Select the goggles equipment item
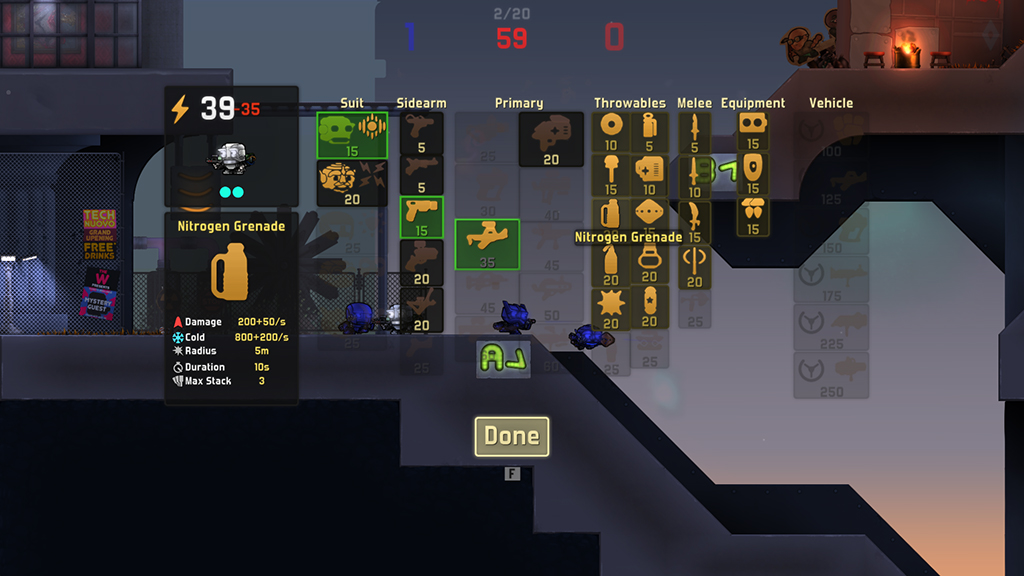Screen dimensions: 1024x576 pos(752,130)
